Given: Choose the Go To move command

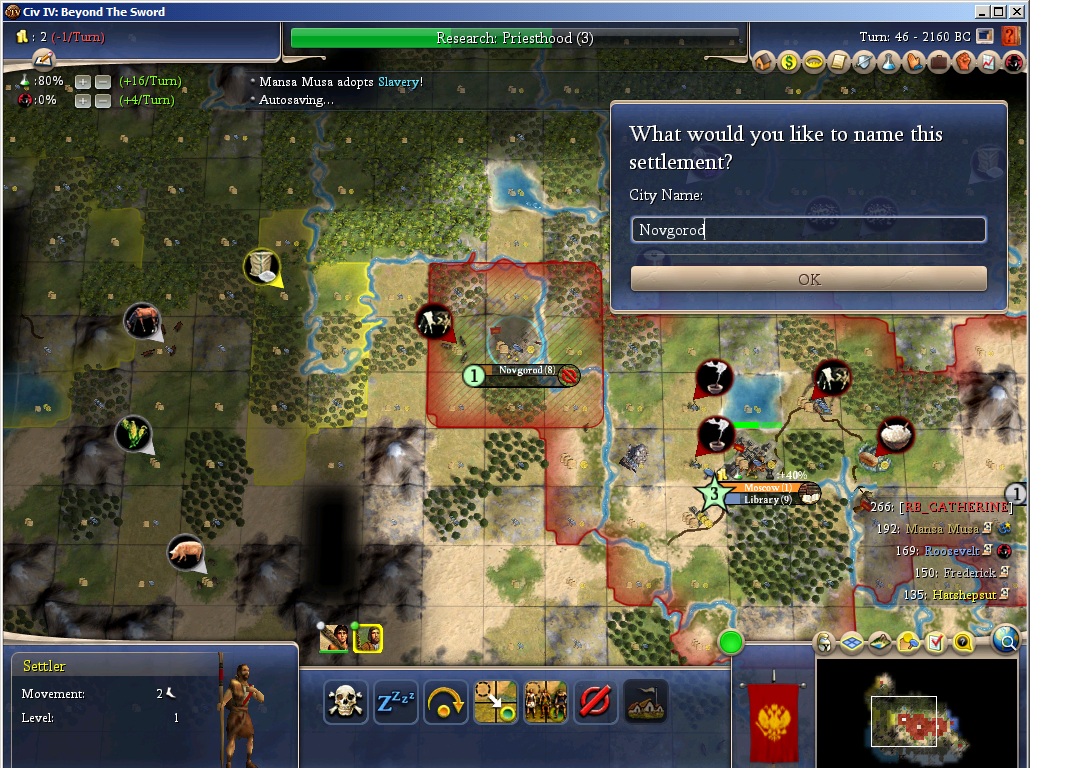Looking at the screenshot, I should pos(495,702).
